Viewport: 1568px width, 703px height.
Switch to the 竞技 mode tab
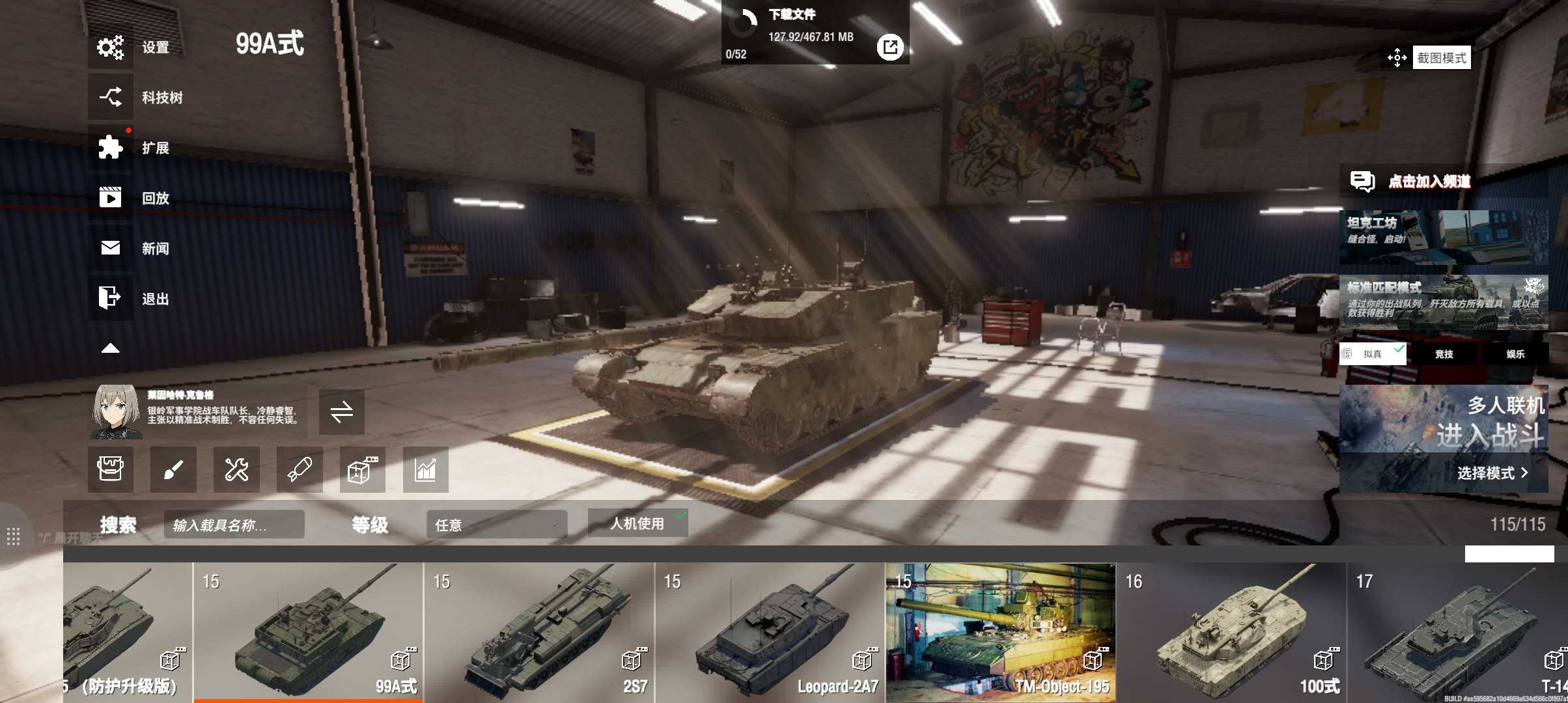click(x=1444, y=354)
